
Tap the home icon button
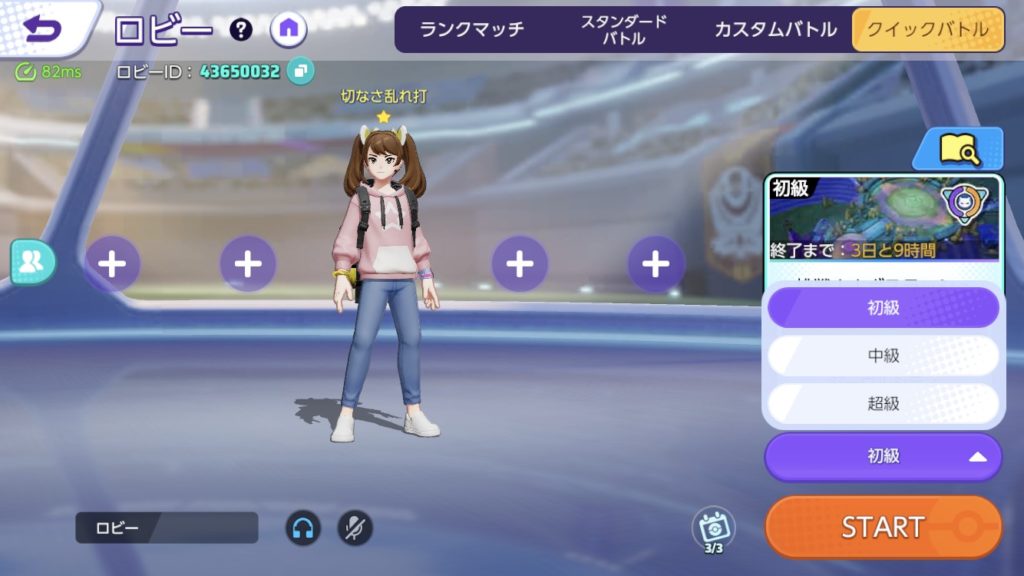pos(288,29)
